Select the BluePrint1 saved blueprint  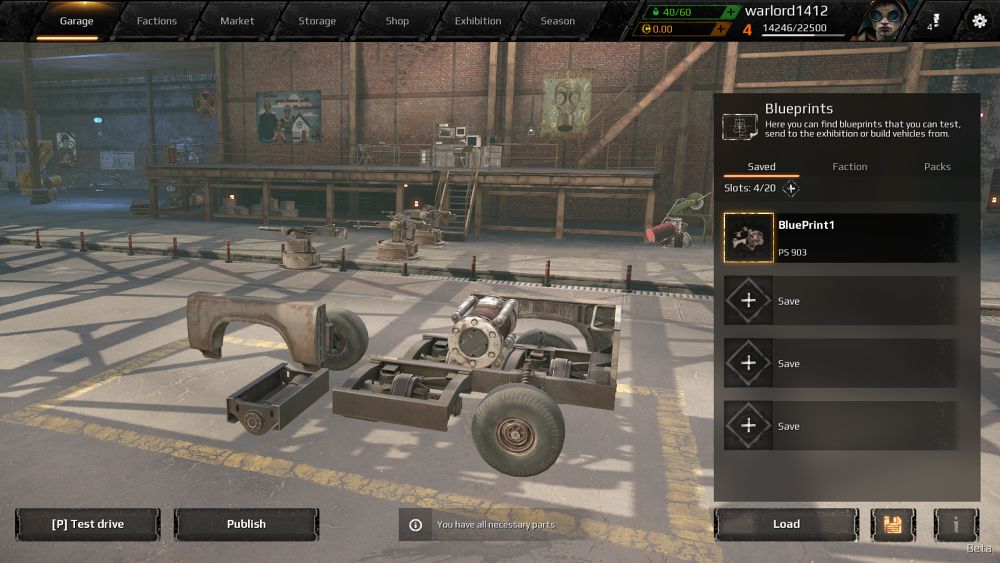coord(840,238)
